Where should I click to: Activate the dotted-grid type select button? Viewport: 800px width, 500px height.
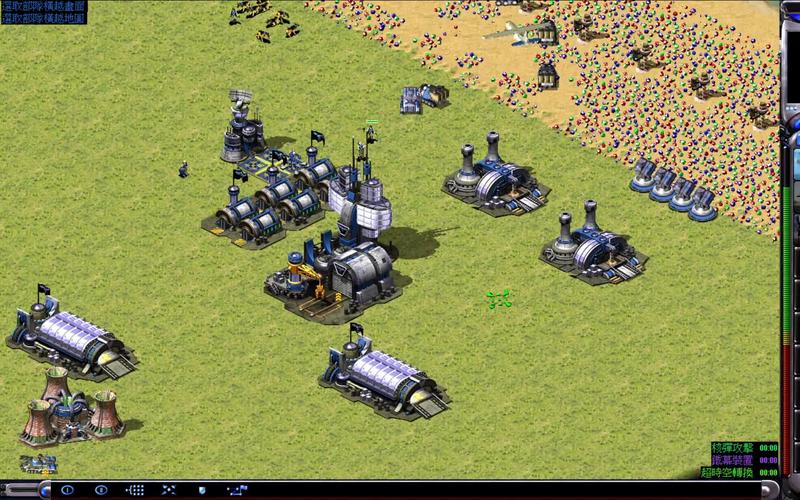click(135, 490)
